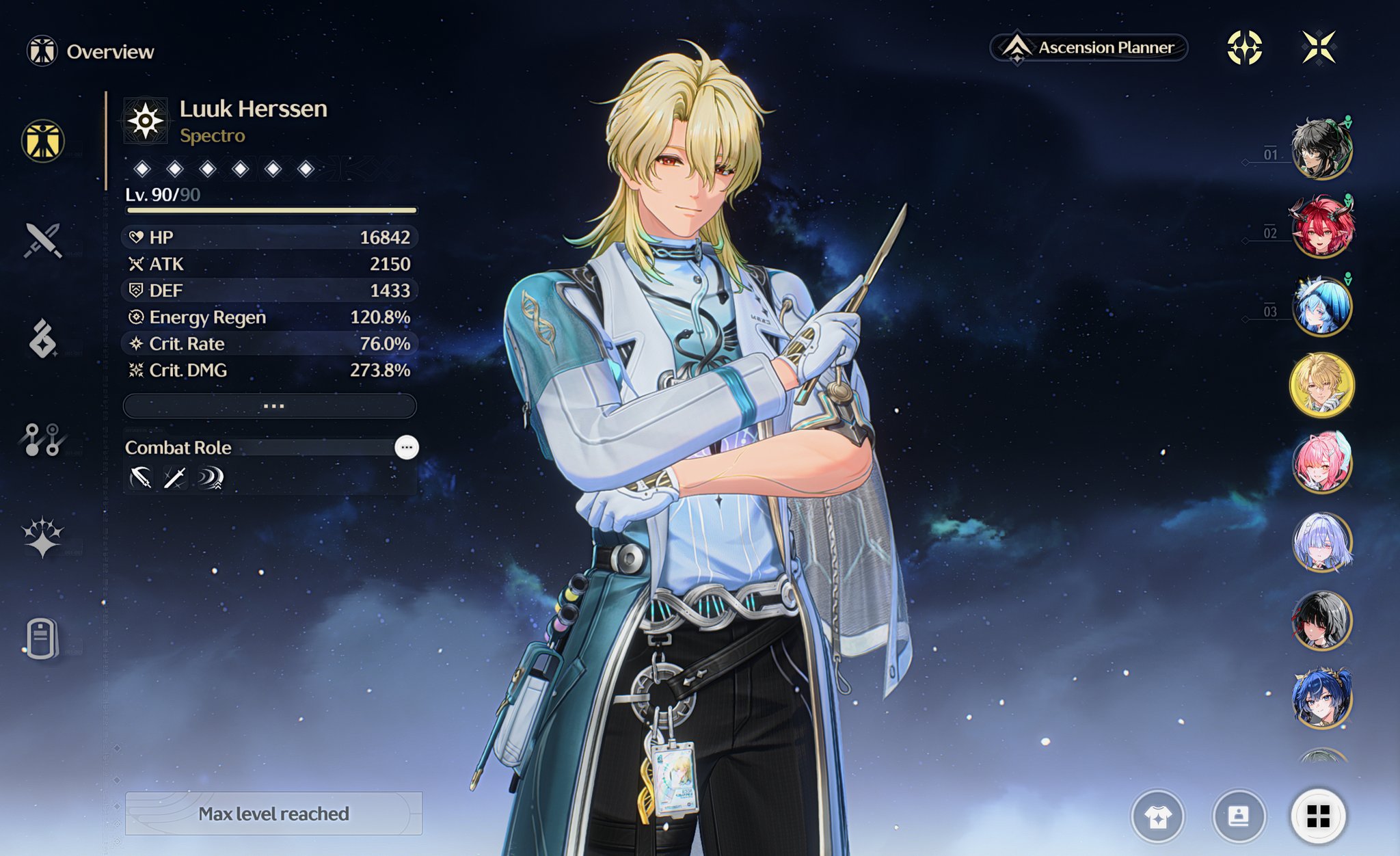Switch to the node-branch skills tab
The height and width of the screenshot is (856, 1400).
(43, 440)
